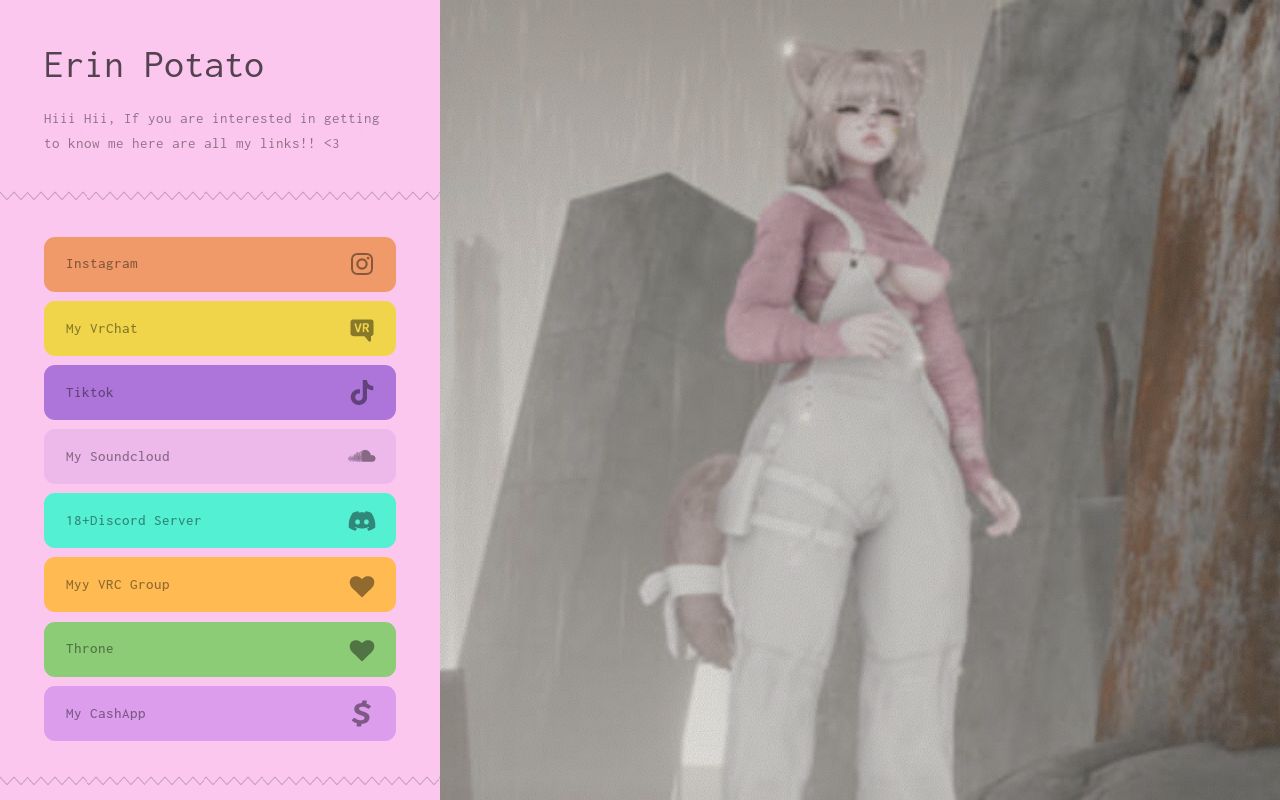Image resolution: width=1280 pixels, height=800 pixels.
Task: Click the dollar sign icon on My CashApp
Action: click(x=361, y=713)
